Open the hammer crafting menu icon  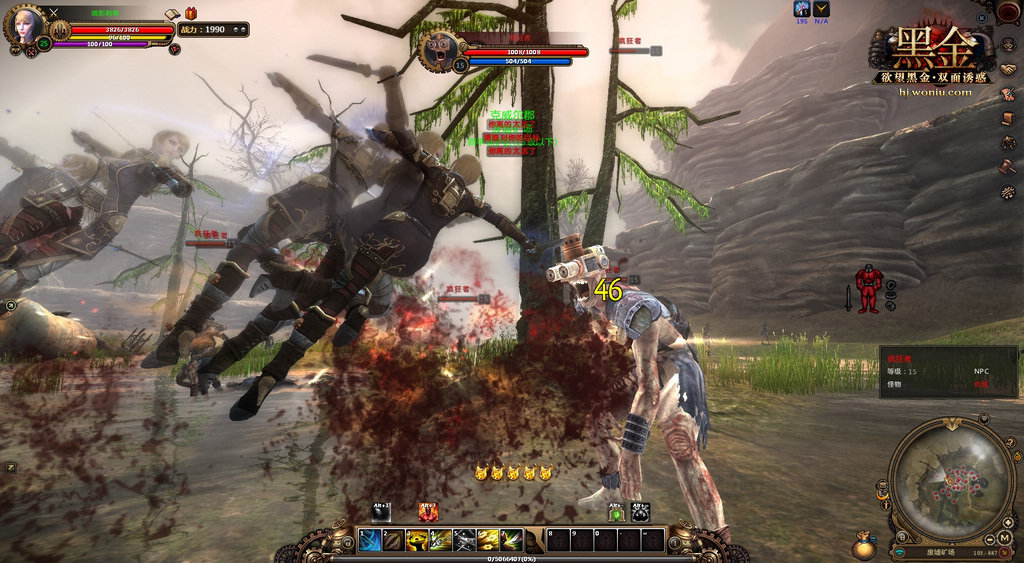point(1009,166)
